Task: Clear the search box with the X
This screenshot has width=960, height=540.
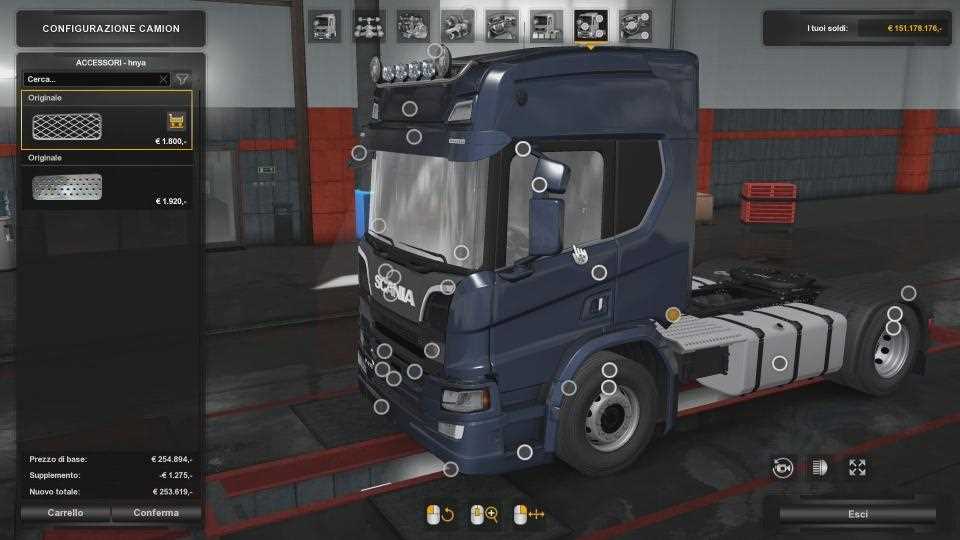Action: (x=164, y=79)
